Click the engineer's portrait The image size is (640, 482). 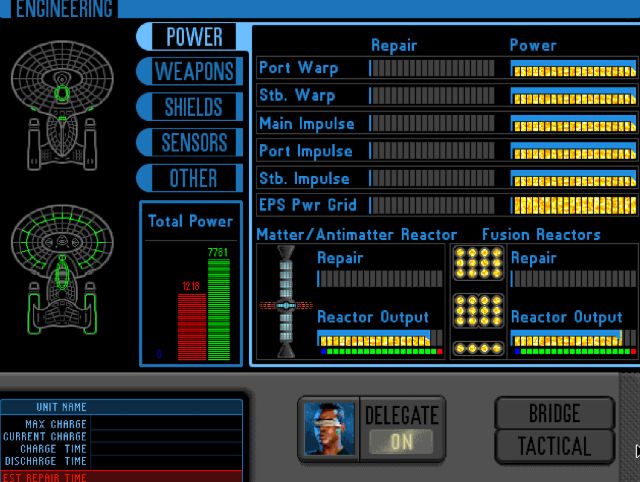click(329, 428)
